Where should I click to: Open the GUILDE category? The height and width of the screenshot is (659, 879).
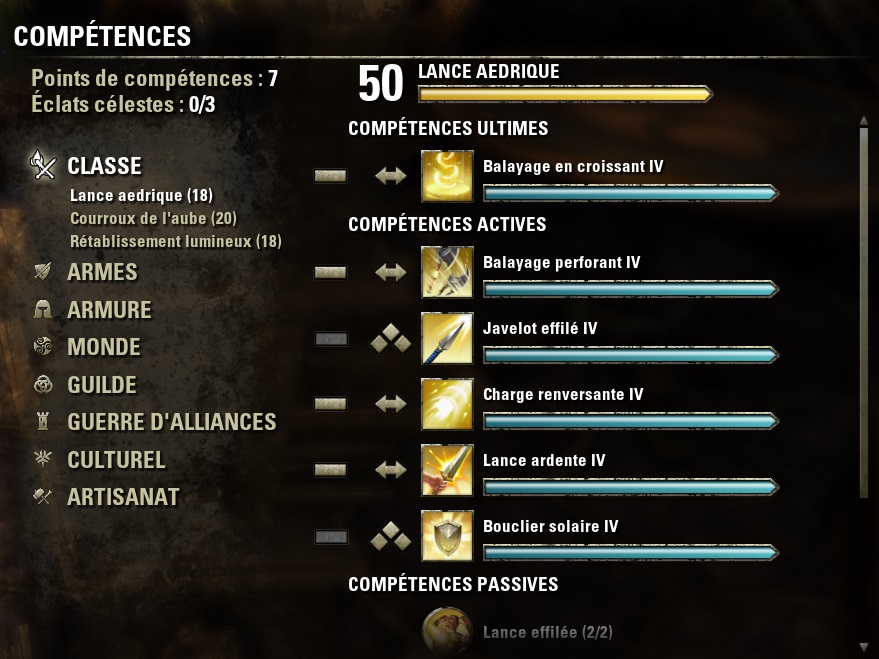pos(101,385)
